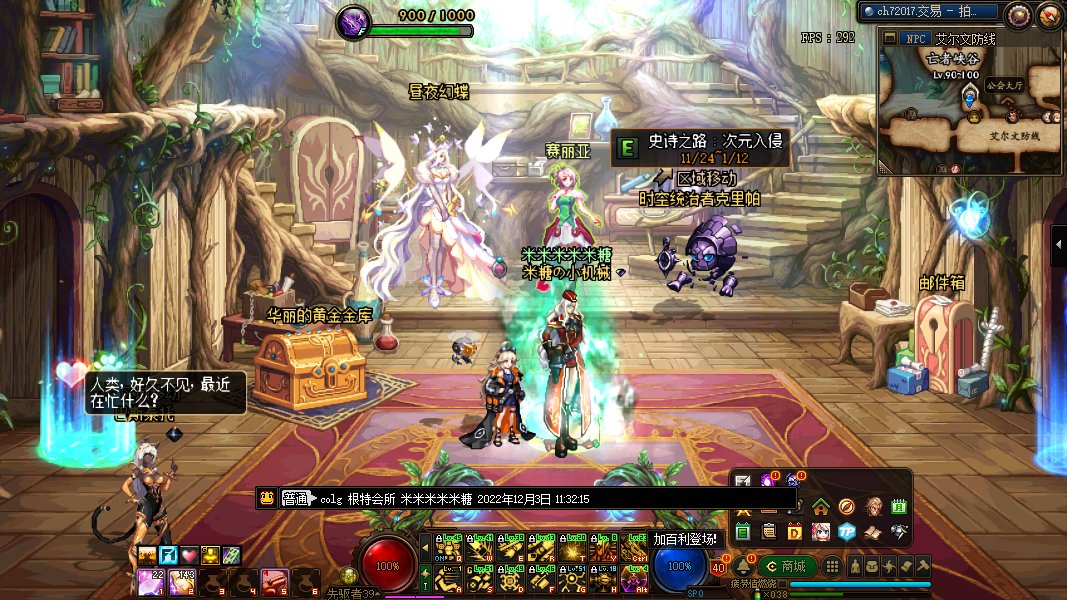This screenshot has height=600, width=1067.
Task: Open the yellow D calendar icon
Action: 795,531
